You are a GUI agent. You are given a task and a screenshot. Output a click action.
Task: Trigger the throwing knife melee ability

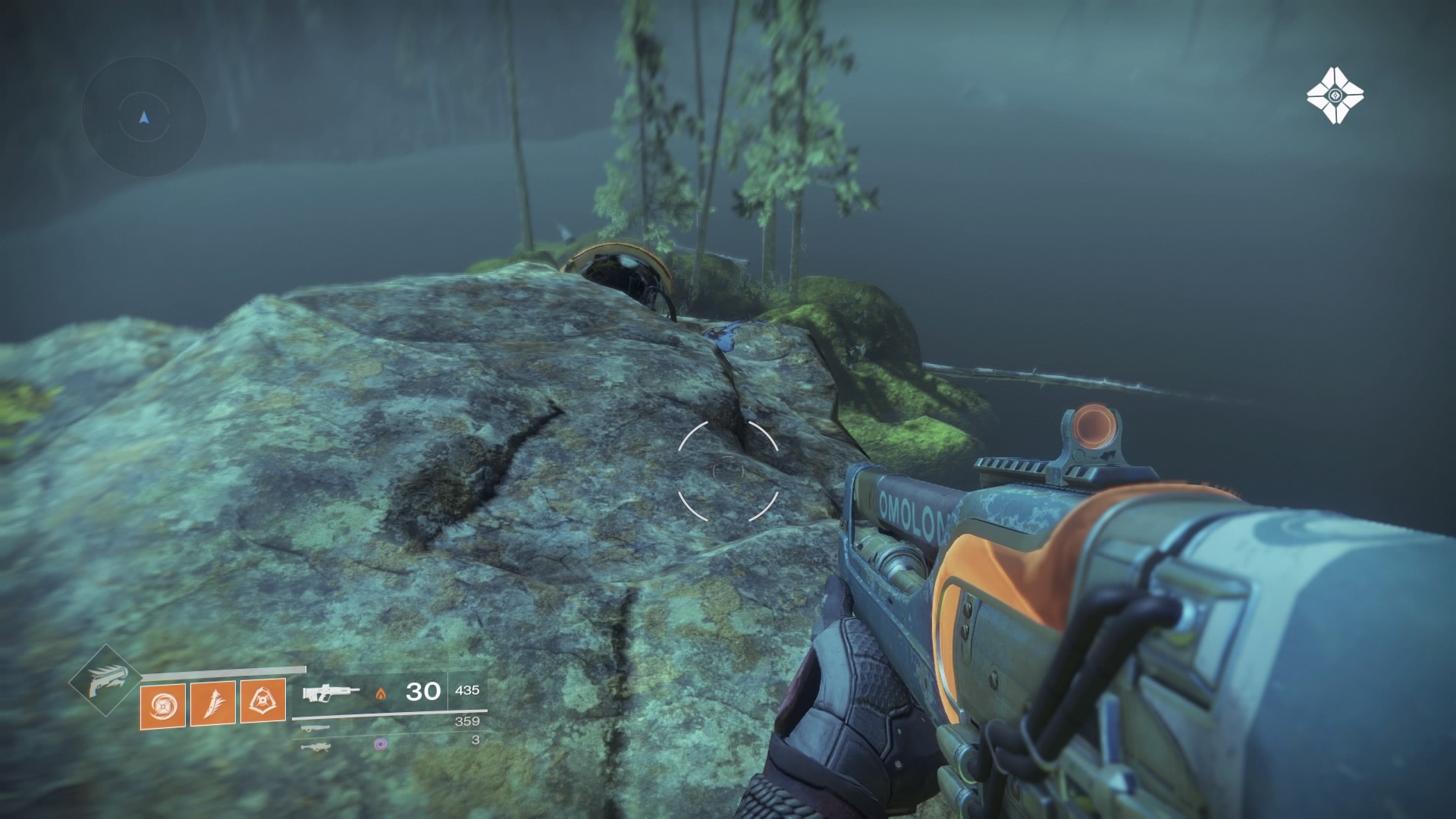tap(213, 703)
